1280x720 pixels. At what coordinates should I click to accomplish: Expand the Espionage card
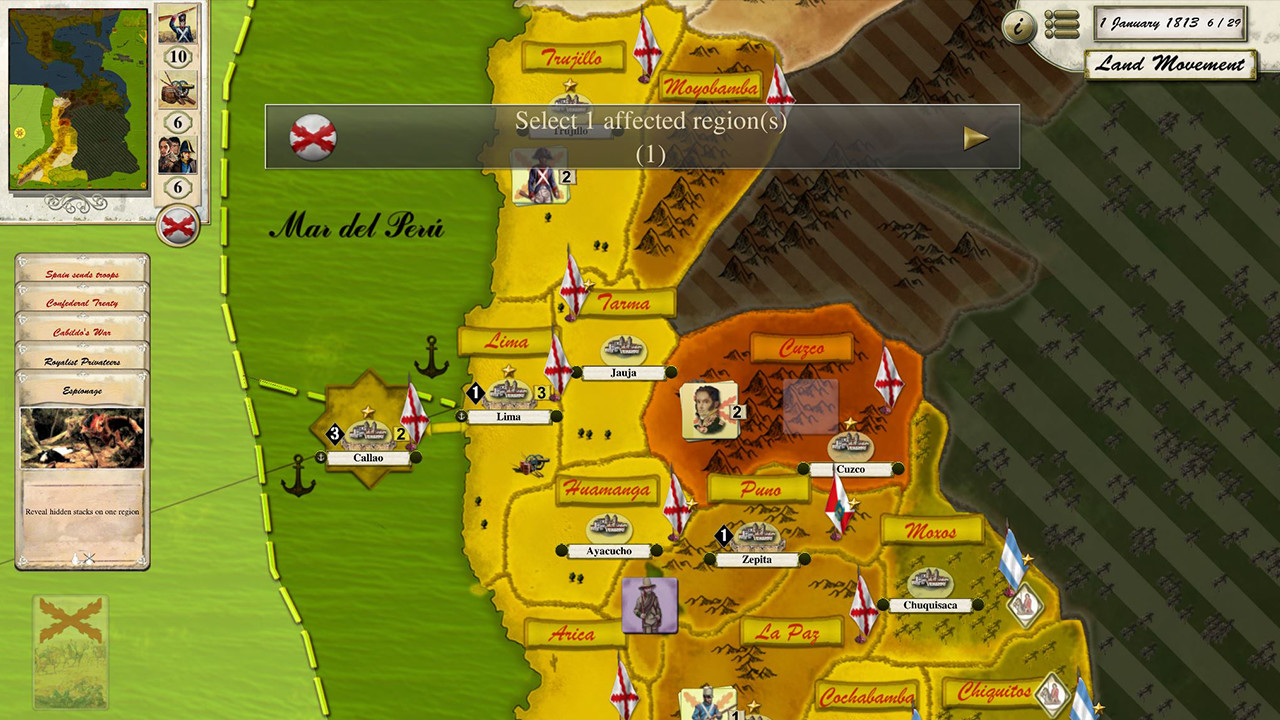[x=82, y=389]
